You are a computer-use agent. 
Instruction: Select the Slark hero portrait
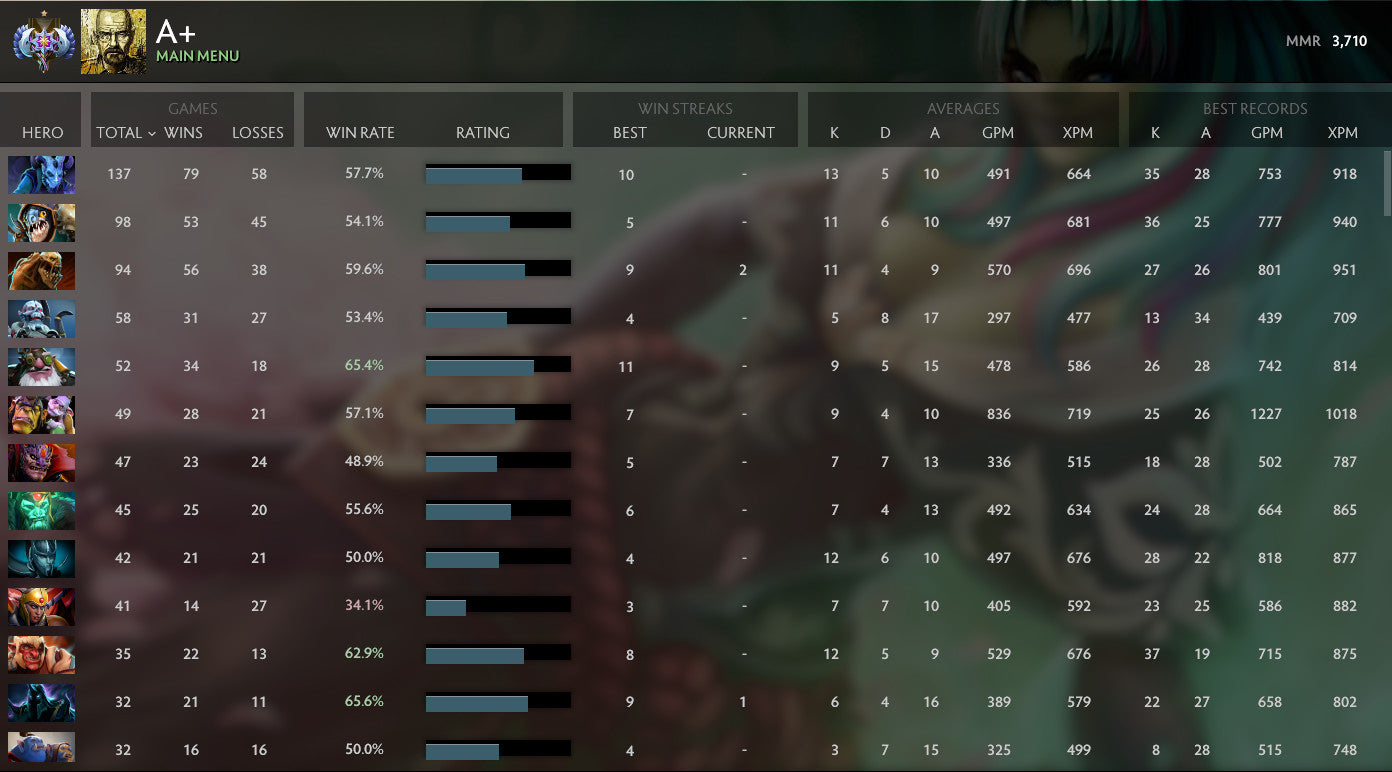(x=41, y=222)
